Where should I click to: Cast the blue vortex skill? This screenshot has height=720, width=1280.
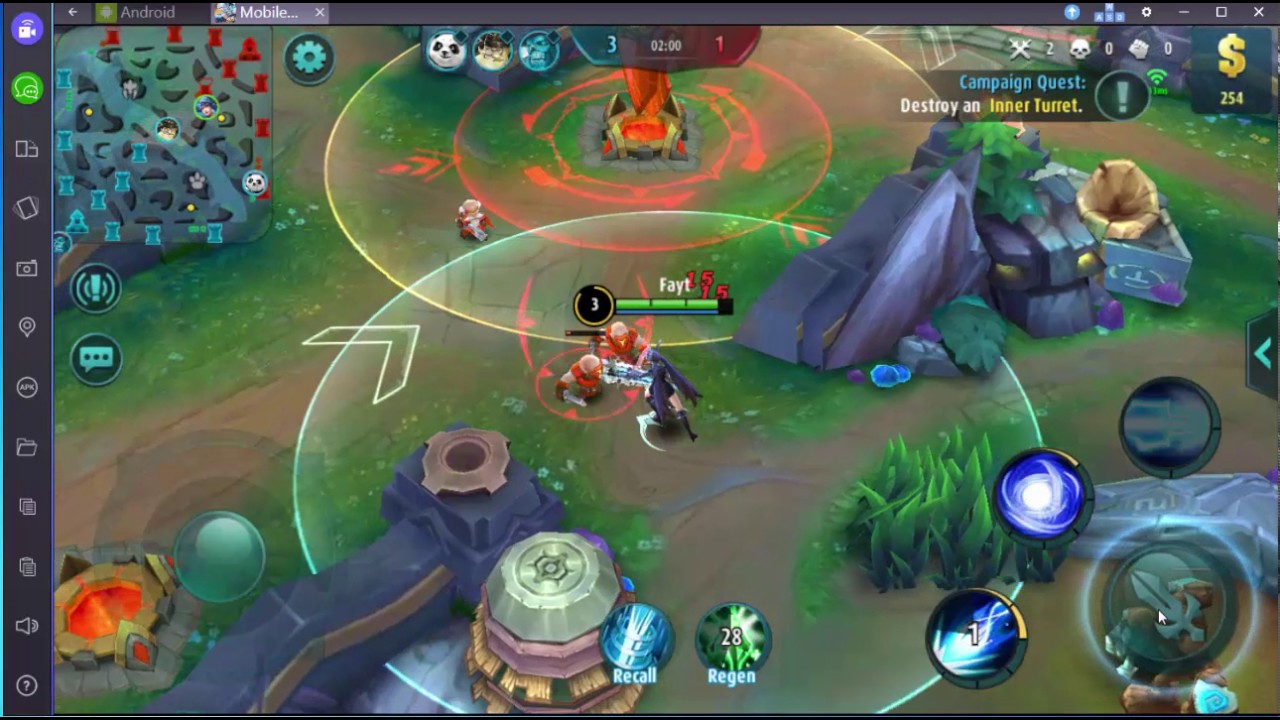pos(1040,495)
